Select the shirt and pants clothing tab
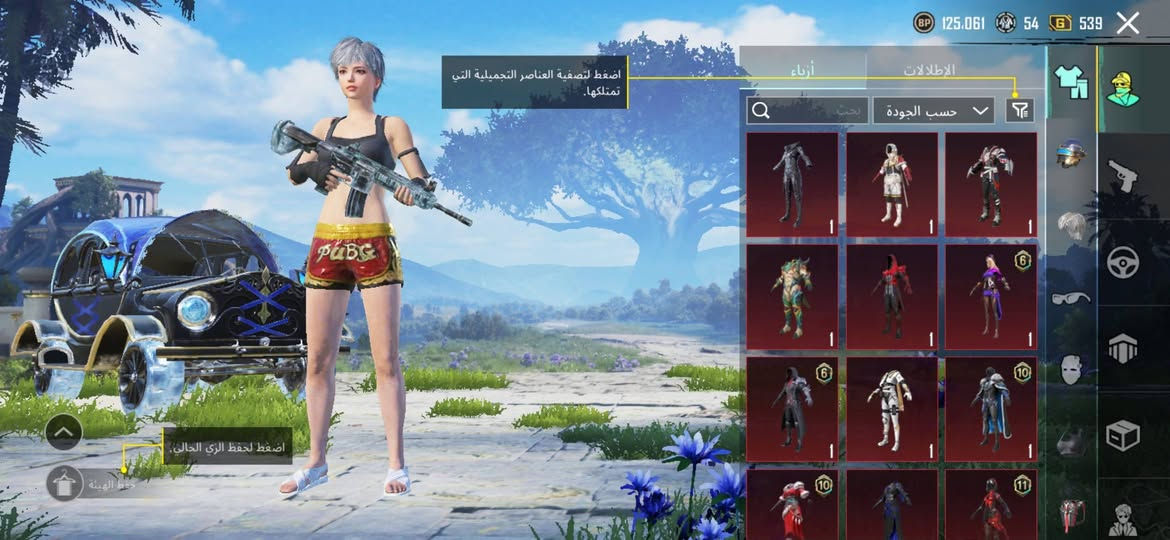 pyautogui.click(x=1070, y=82)
